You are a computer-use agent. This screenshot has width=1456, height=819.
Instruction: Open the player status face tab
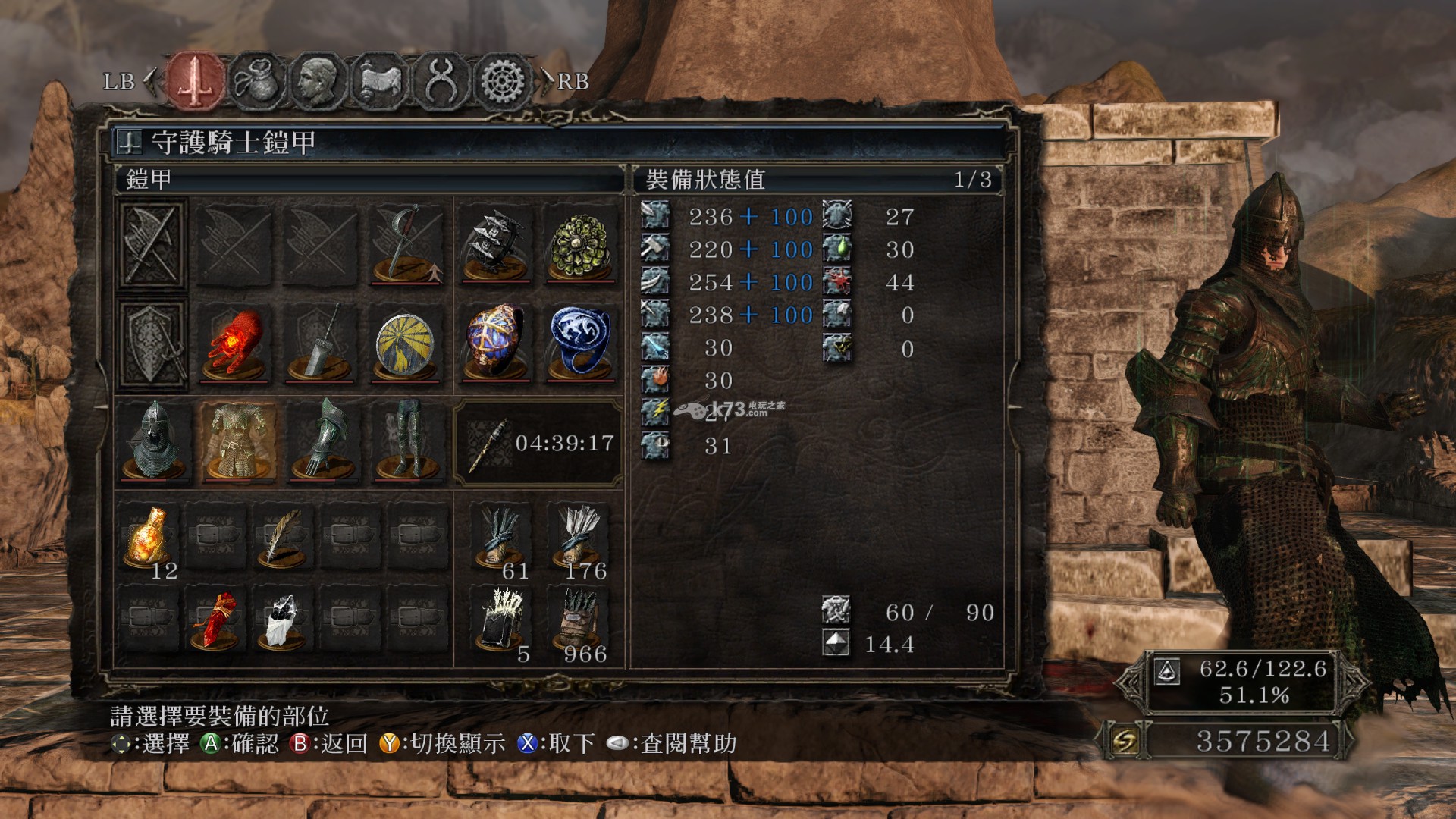(318, 80)
